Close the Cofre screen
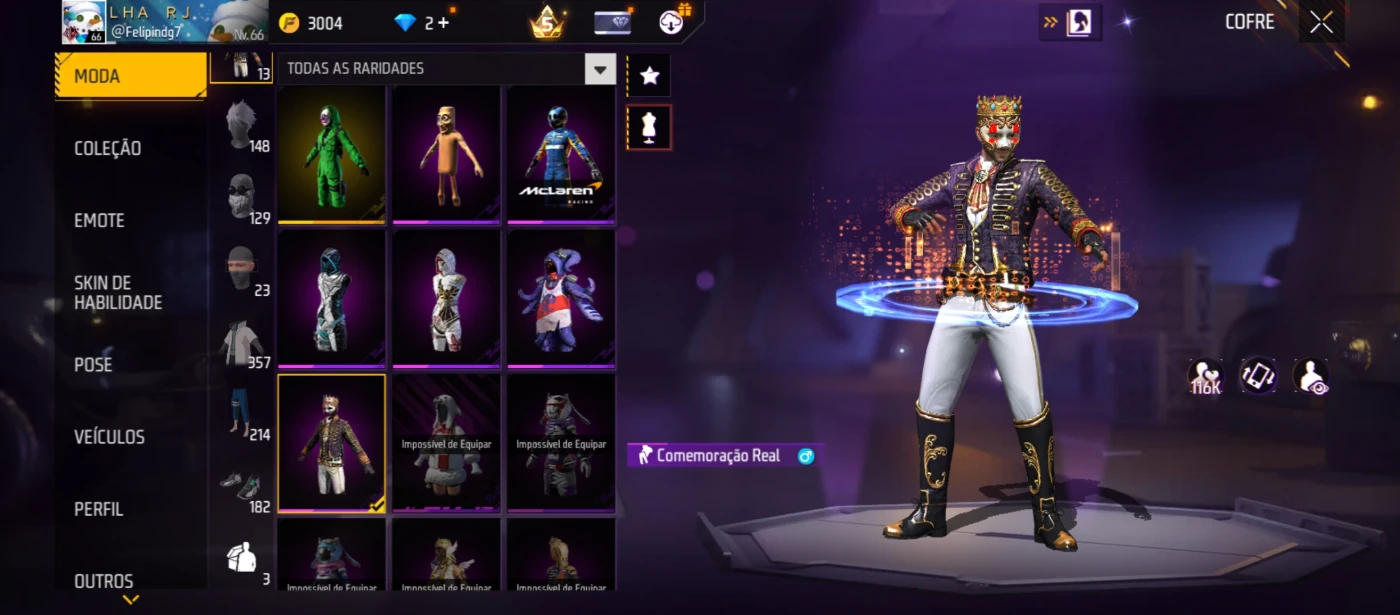 pyautogui.click(x=1321, y=23)
